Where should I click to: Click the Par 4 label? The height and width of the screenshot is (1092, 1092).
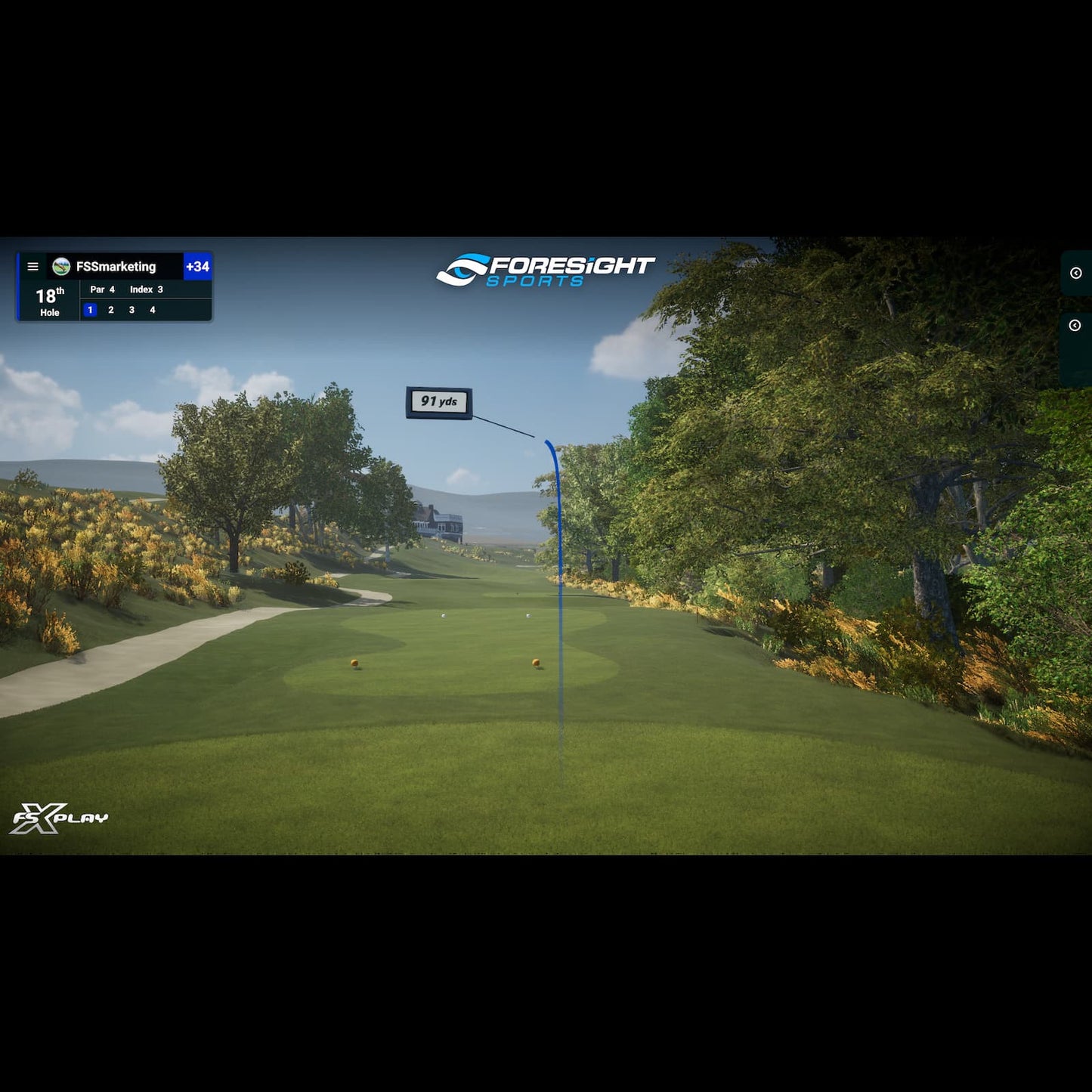coord(102,289)
